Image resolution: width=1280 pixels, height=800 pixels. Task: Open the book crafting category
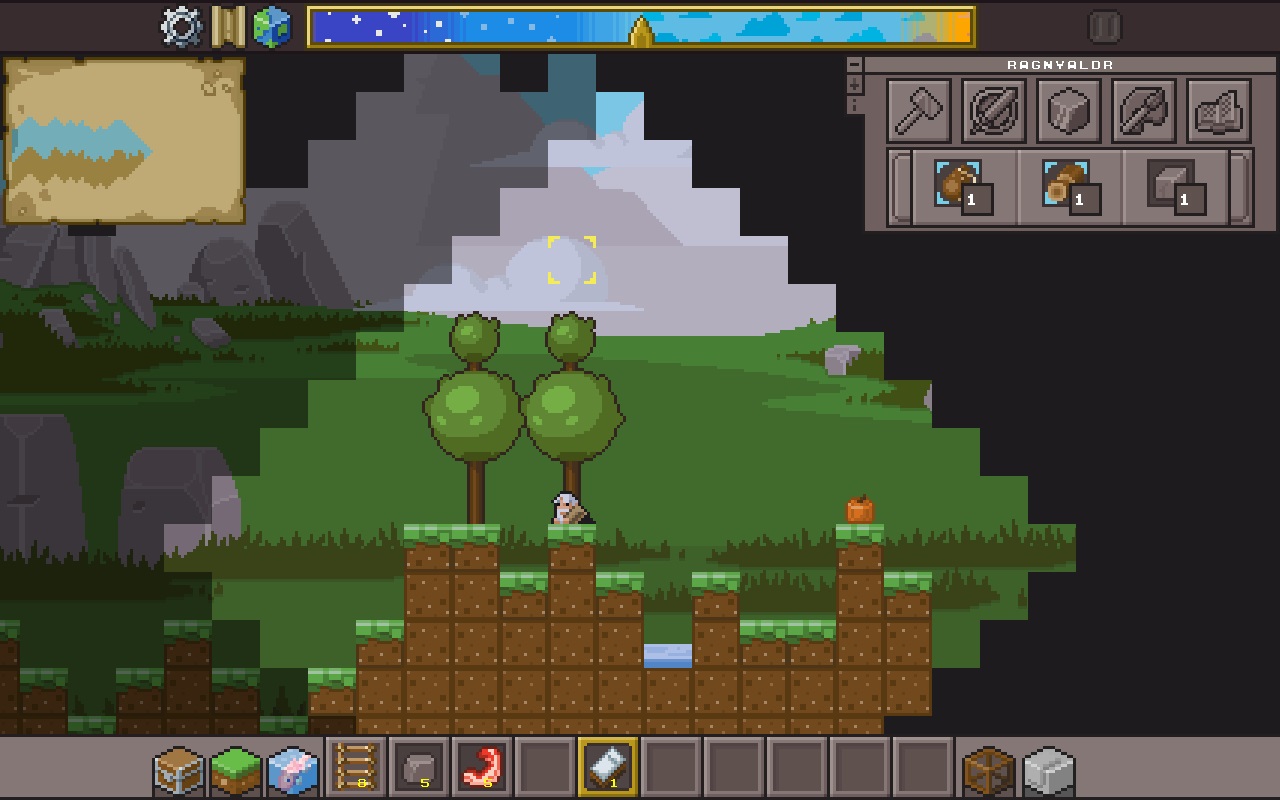[x=1218, y=110]
